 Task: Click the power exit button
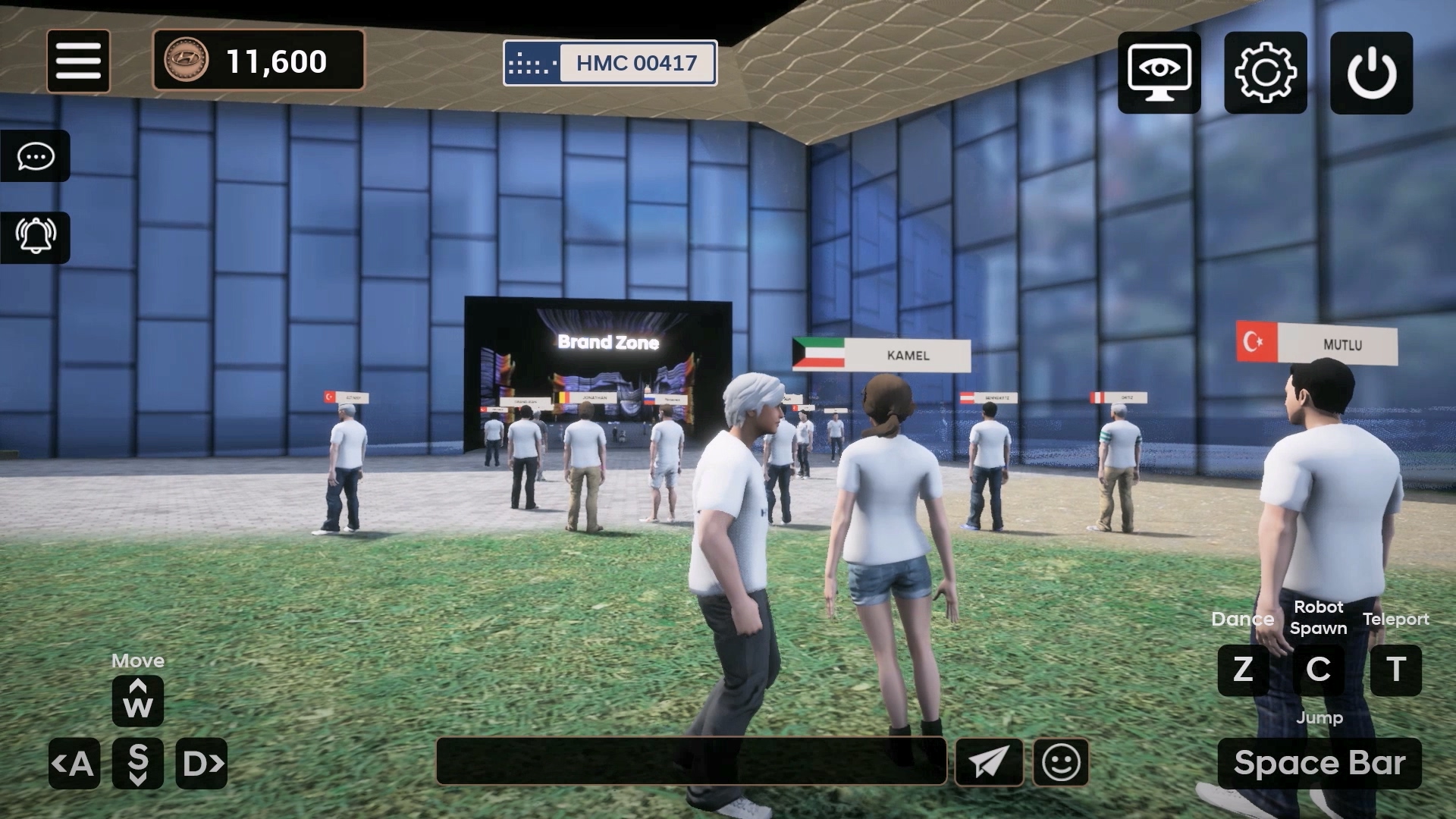tap(1371, 73)
